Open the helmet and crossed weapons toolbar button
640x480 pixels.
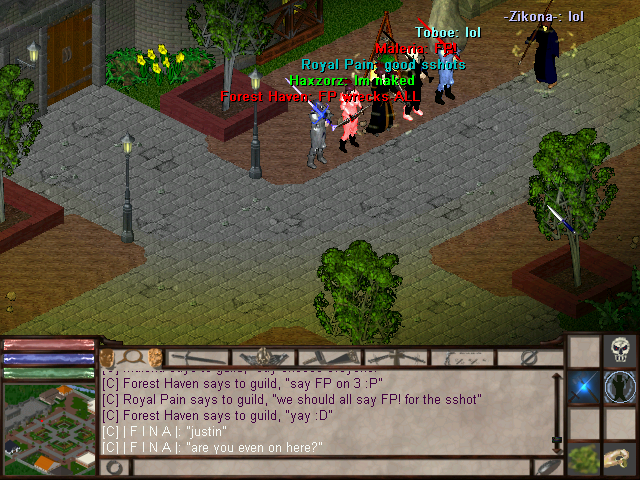click(x=264, y=357)
